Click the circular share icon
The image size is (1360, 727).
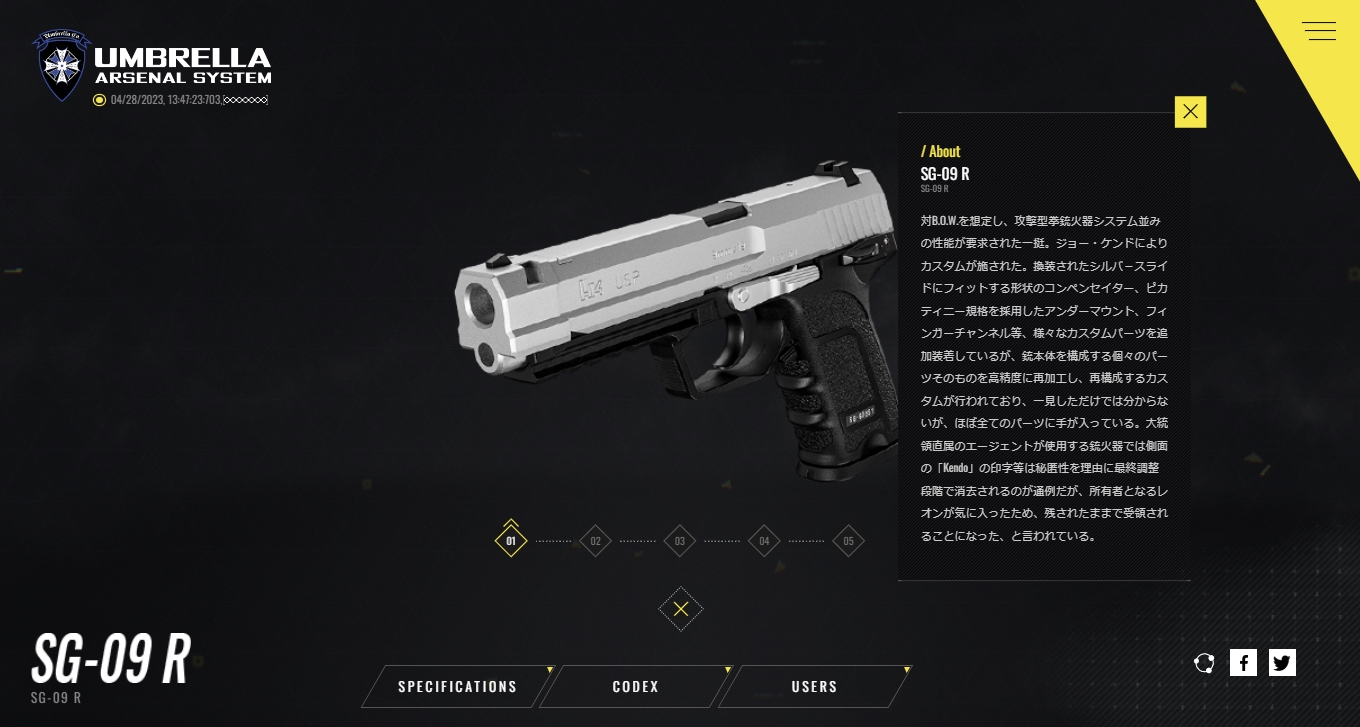pos(1204,662)
